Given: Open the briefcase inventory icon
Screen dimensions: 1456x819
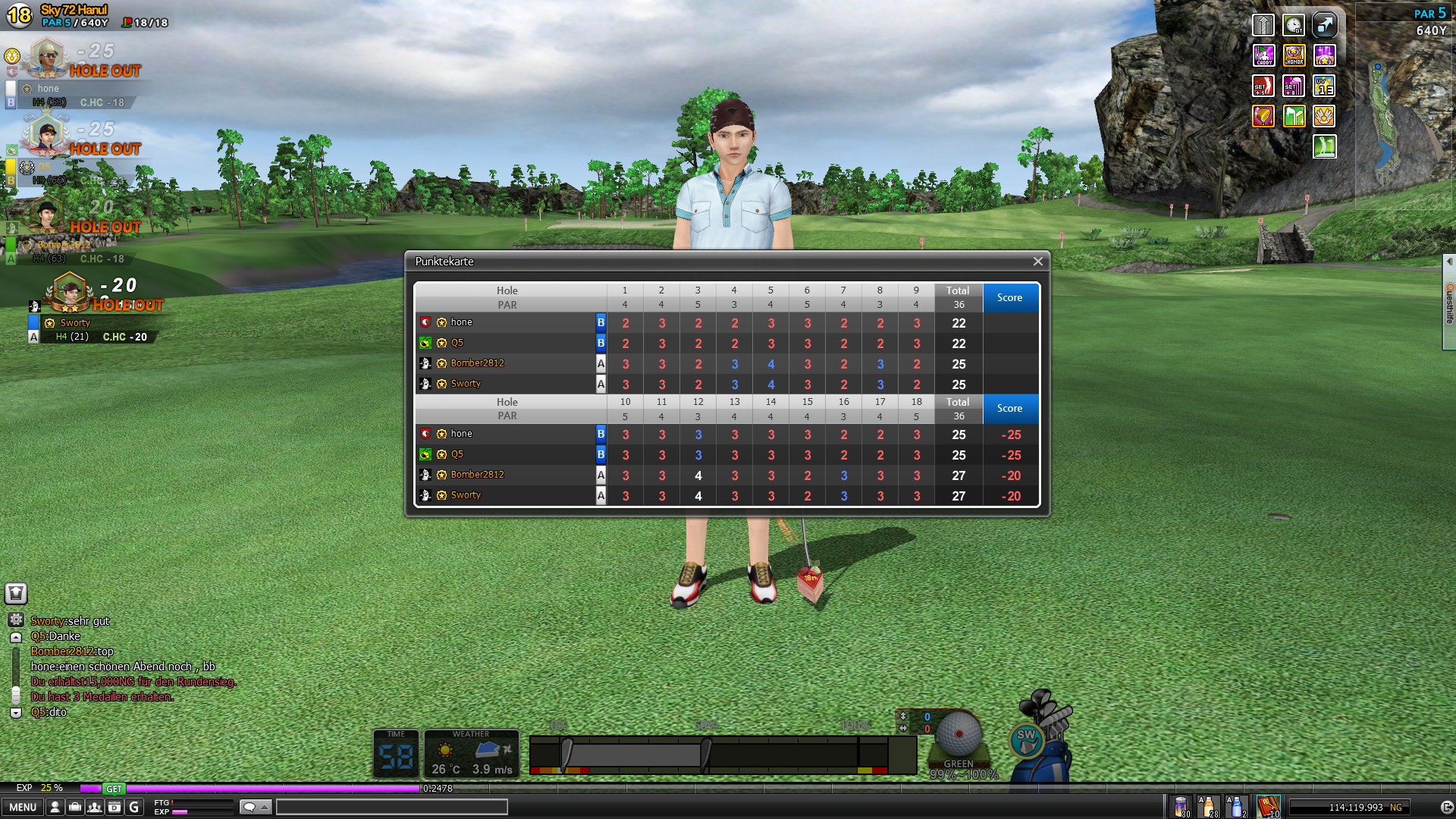Looking at the screenshot, I should coord(74,807).
